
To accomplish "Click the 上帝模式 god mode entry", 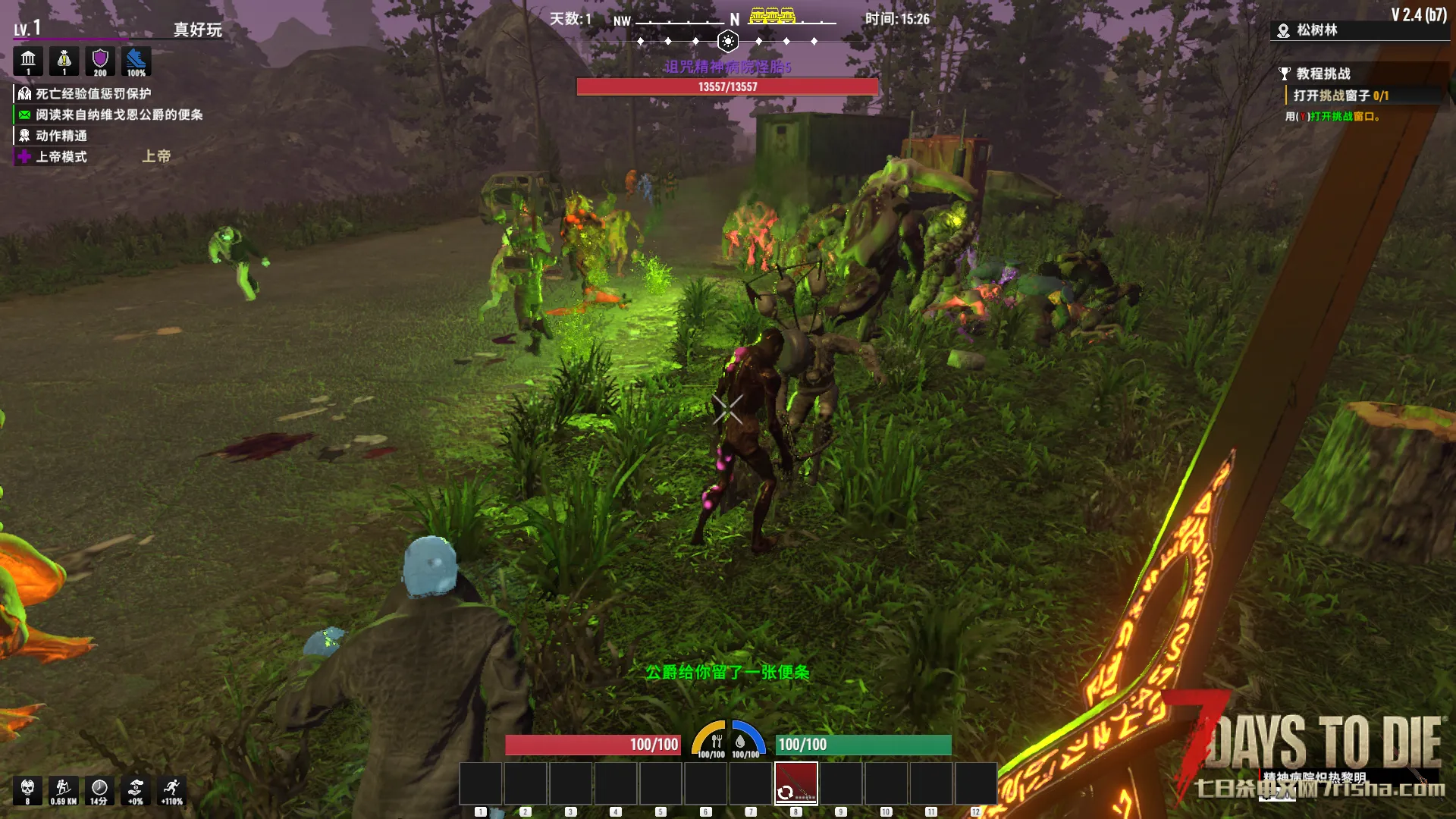I will 61,157.
